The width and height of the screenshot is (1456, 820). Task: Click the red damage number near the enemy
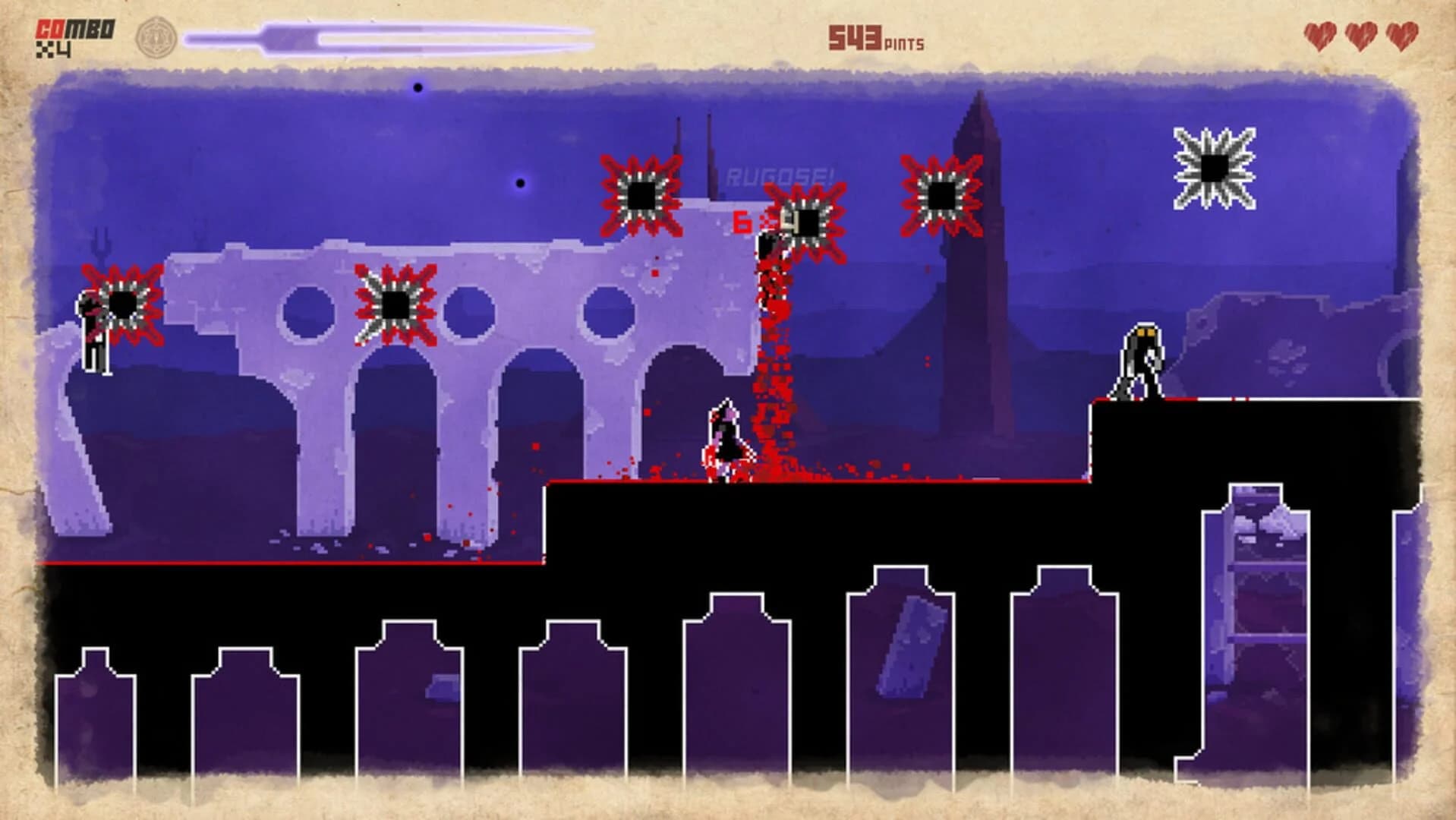coord(742,222)
